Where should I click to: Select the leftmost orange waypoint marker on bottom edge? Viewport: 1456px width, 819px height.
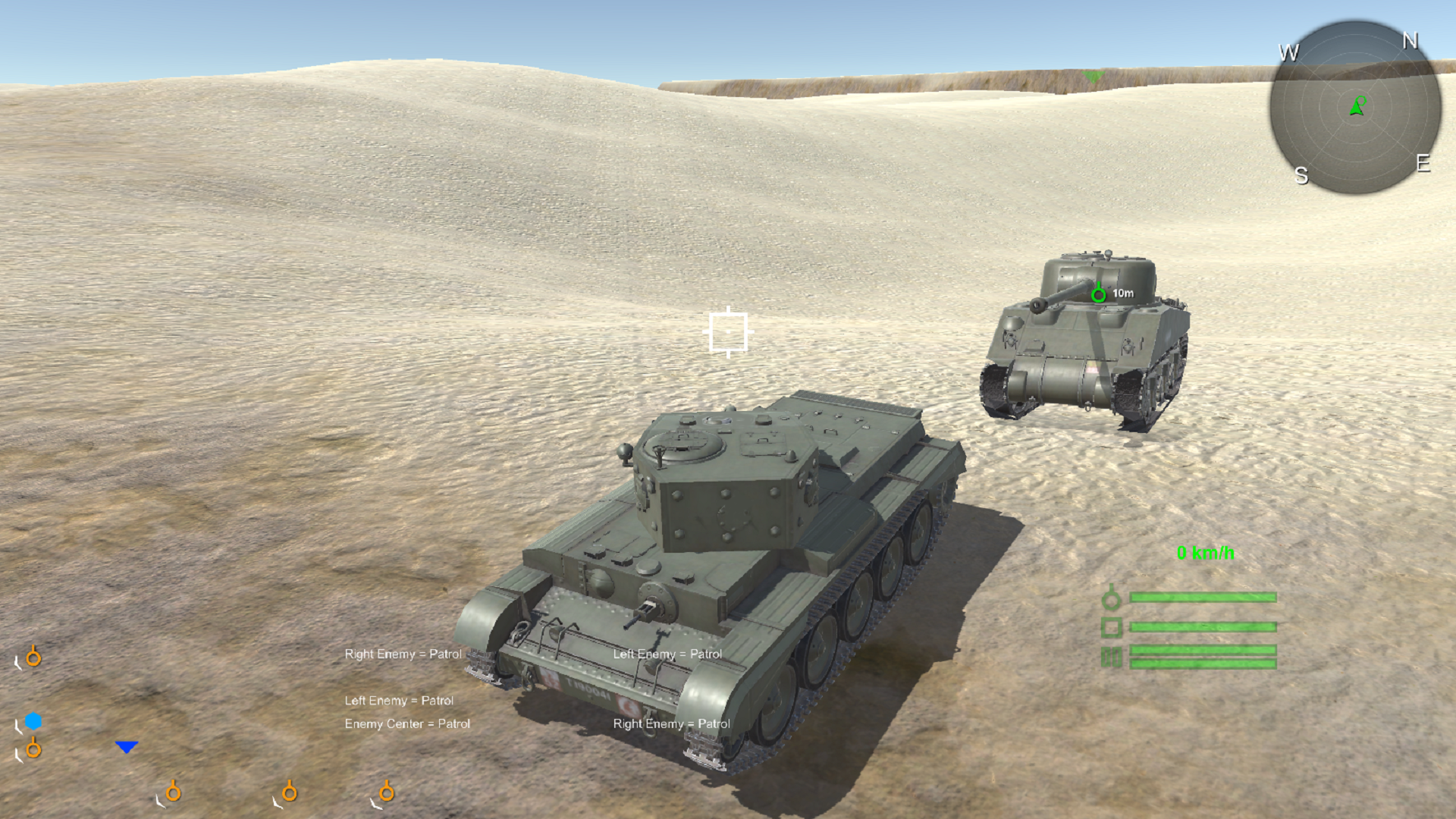click(174, 792)
